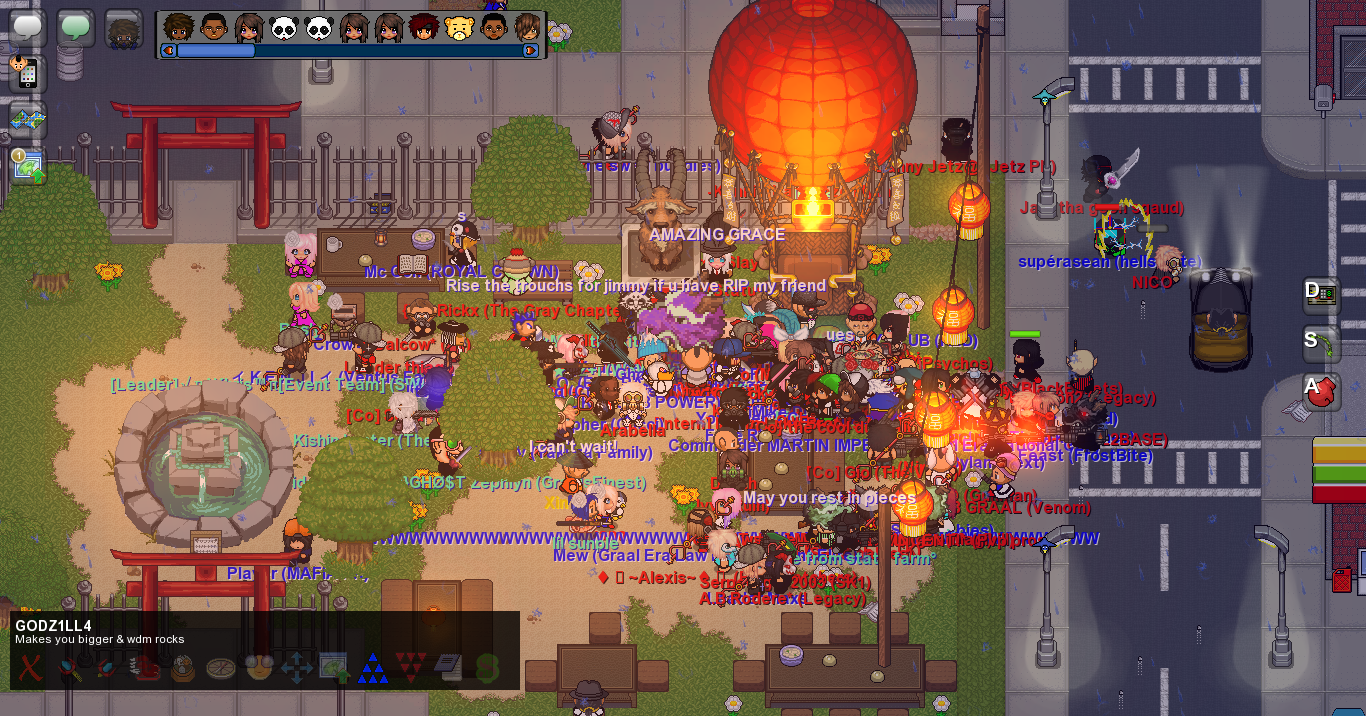This screenshot has width=1366, height=716.
Task: Select the blue triangles hotbar item
Action: point(373,667)
